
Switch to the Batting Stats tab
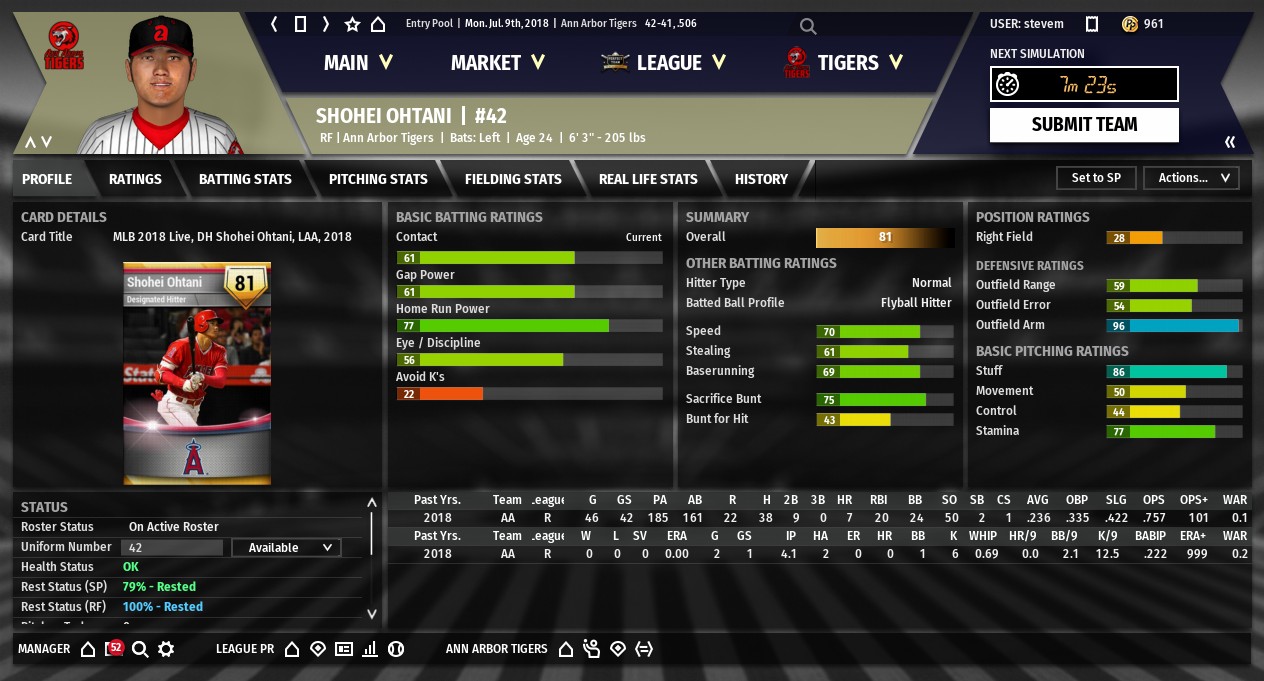pyautogui.click(x=245, y=179)
